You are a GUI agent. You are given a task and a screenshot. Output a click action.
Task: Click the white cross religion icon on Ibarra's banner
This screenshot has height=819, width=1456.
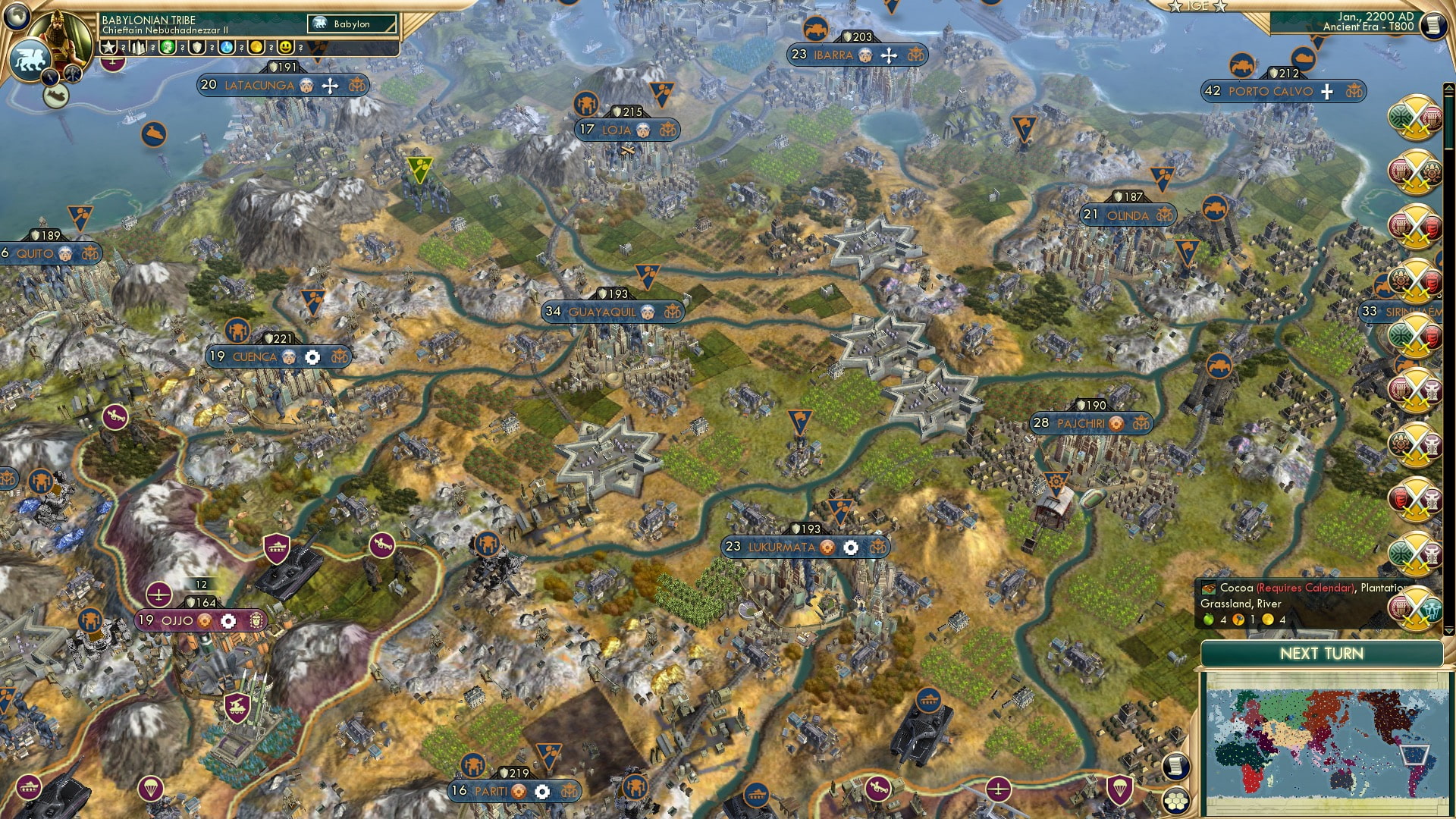[x=886, y=55]
